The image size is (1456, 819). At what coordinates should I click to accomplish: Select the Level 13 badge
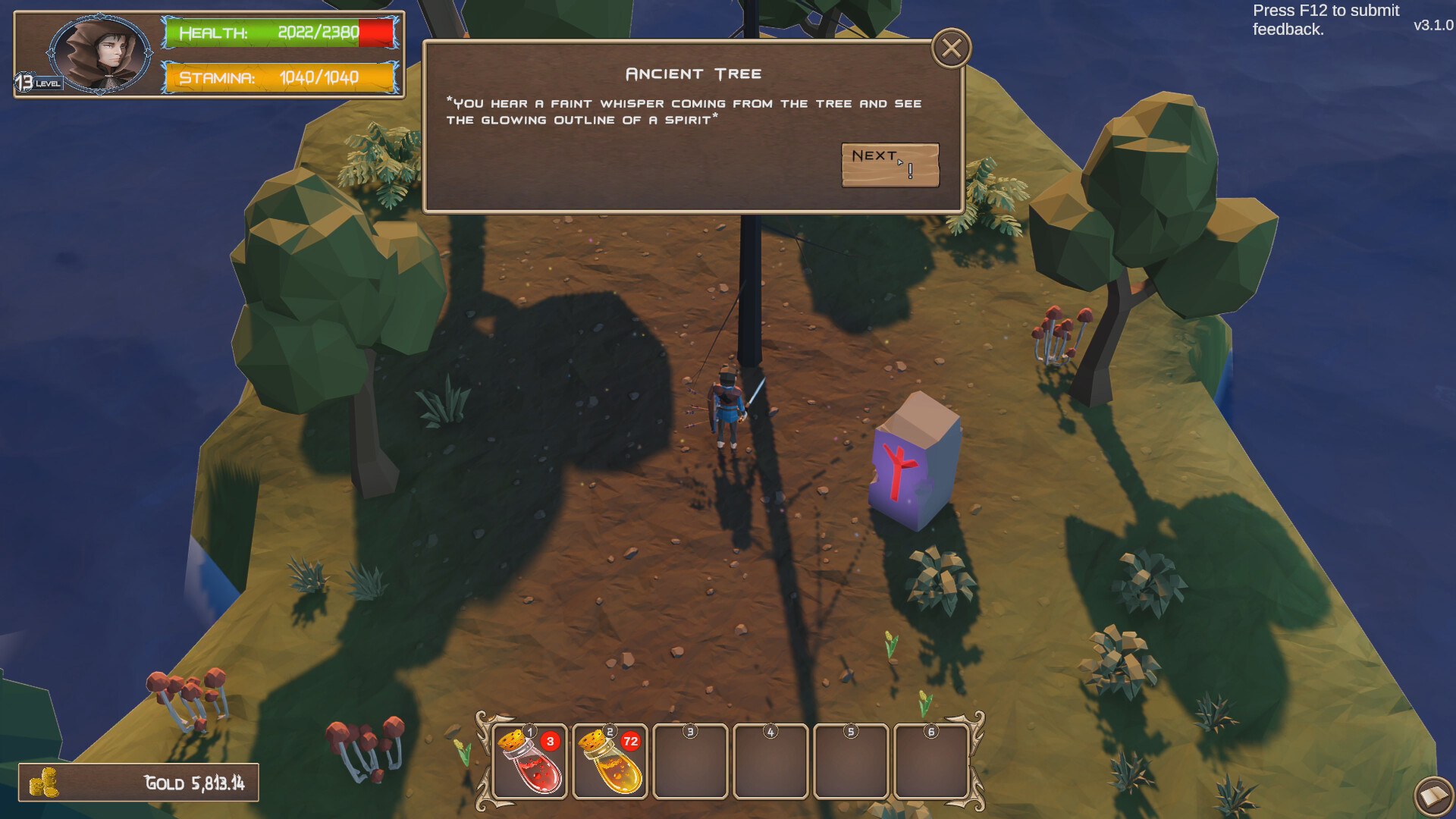coord(24,80)
